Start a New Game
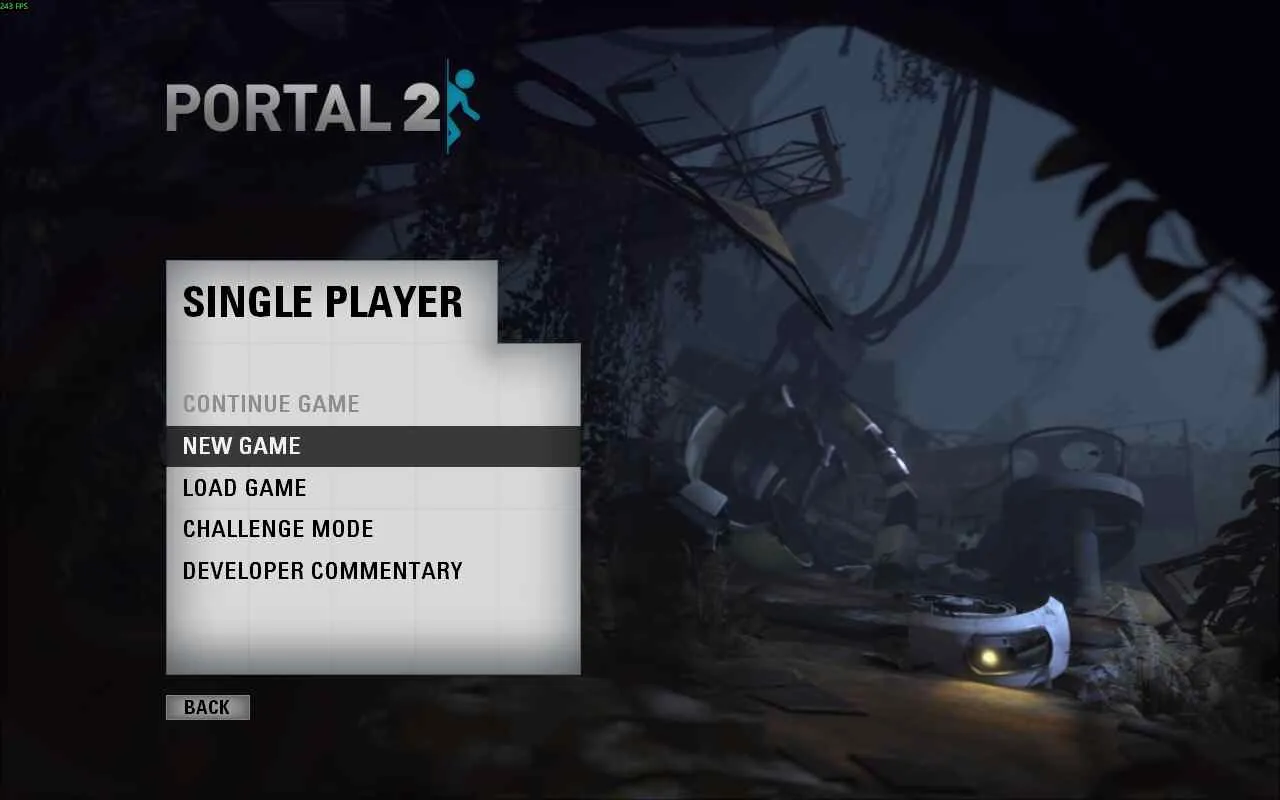 tap(242, 446)
